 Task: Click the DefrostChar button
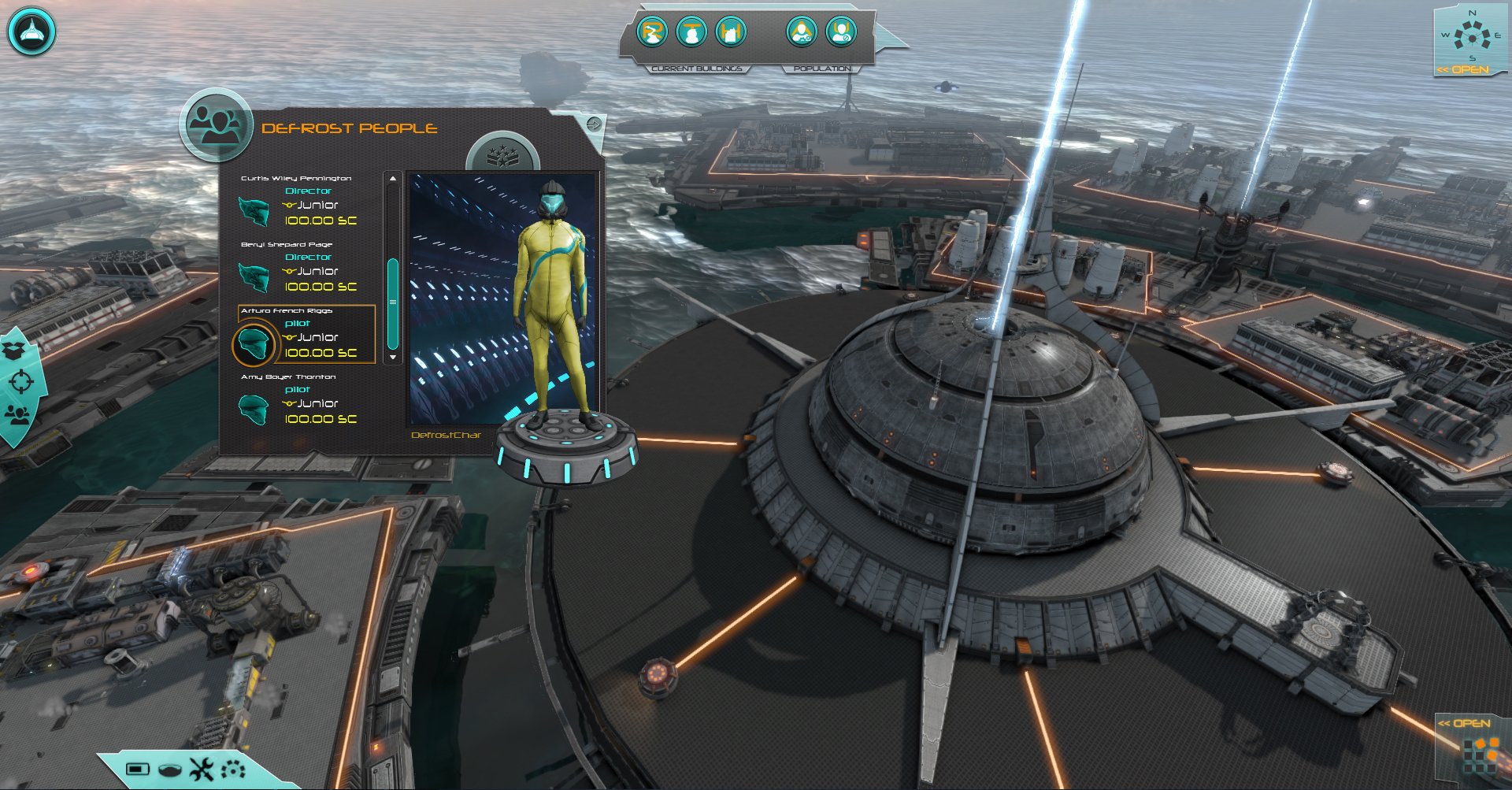click(x=446, y=435)
